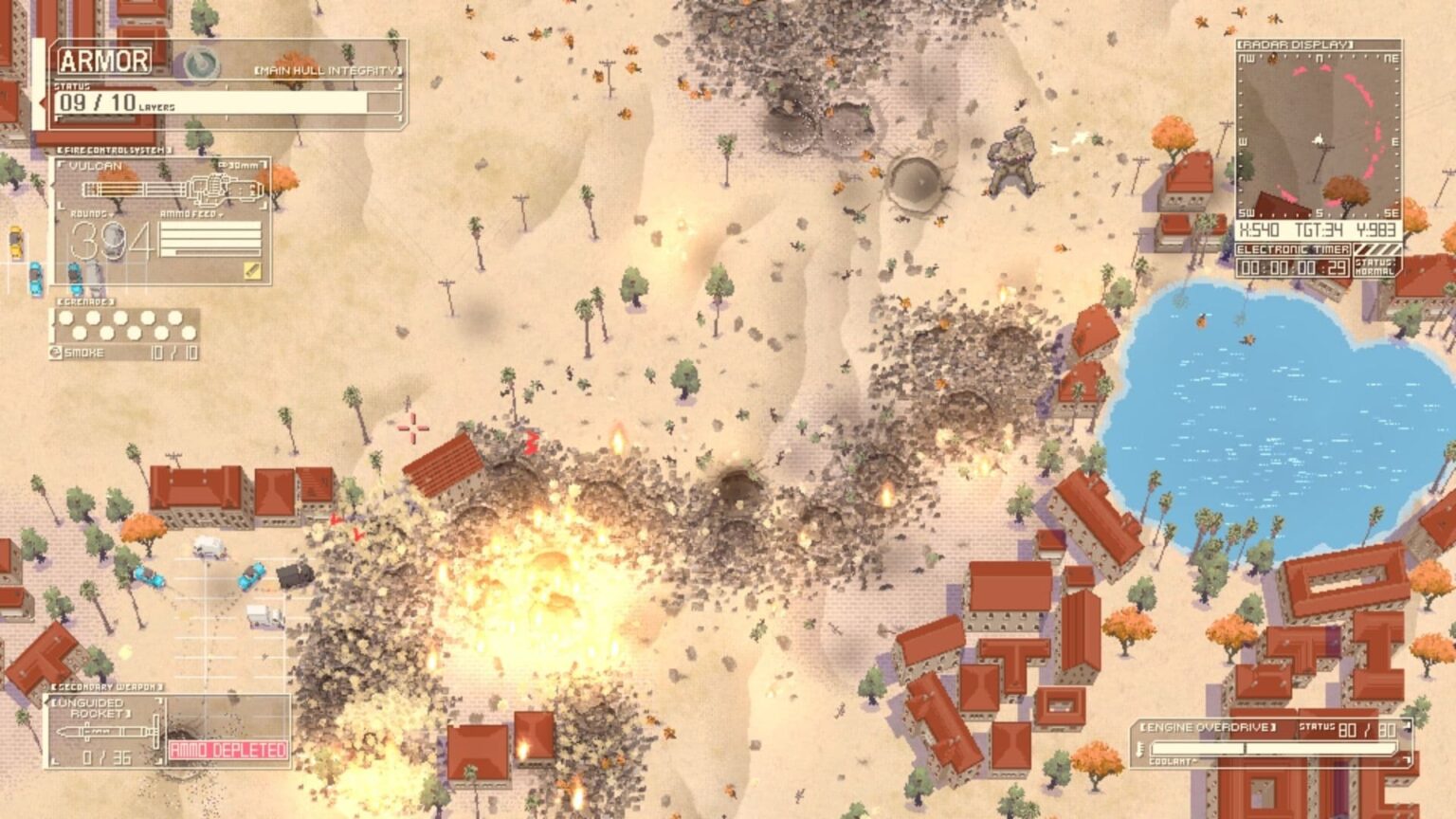Select the FIRE CONTROL SYSTEM header
Image resolution: width=1456 pixels, height=819 pixels.
(x=114, y=149)
